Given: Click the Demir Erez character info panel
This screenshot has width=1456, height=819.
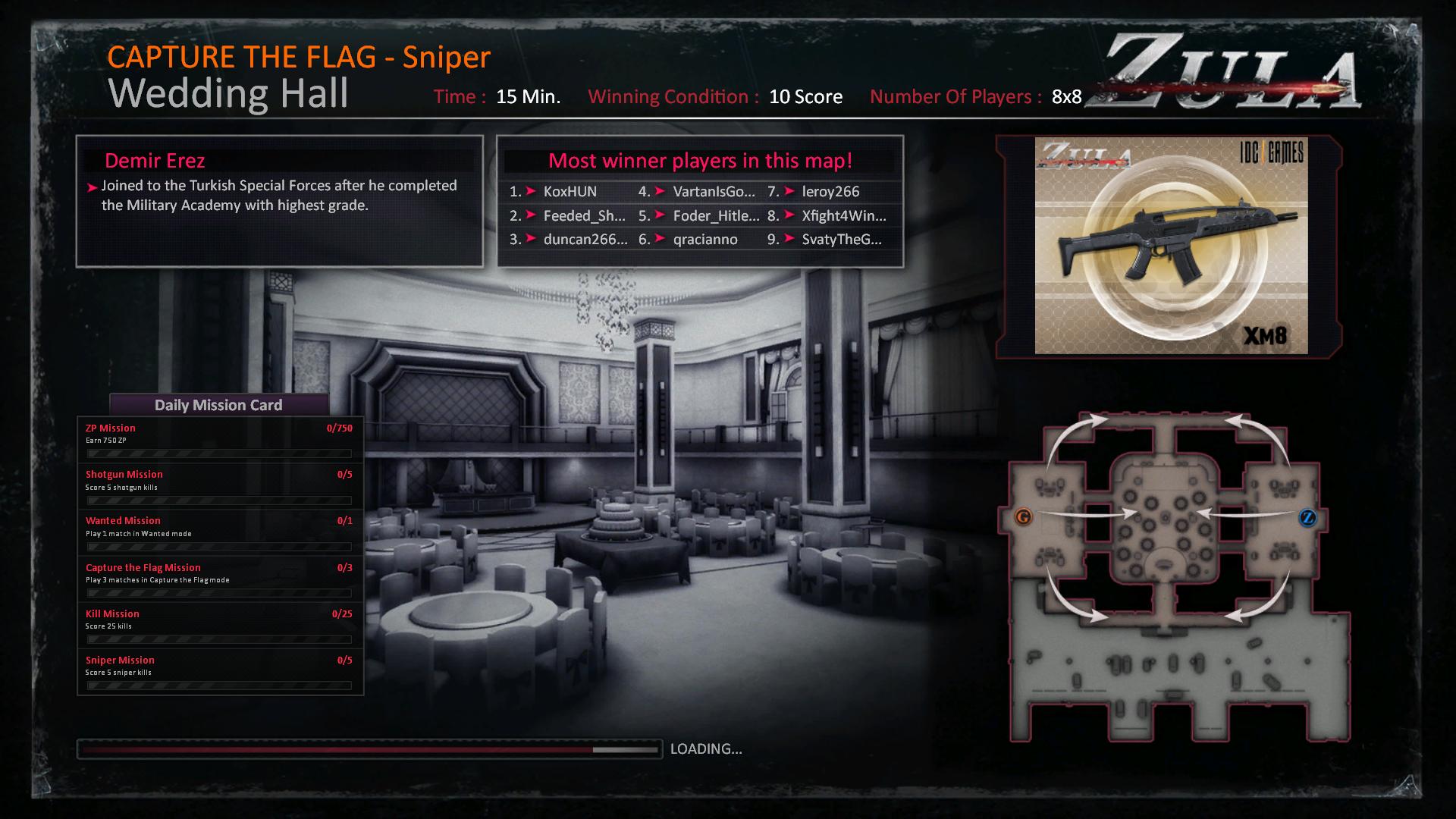Looking at the screenshot, I should [x=279, y=201].
